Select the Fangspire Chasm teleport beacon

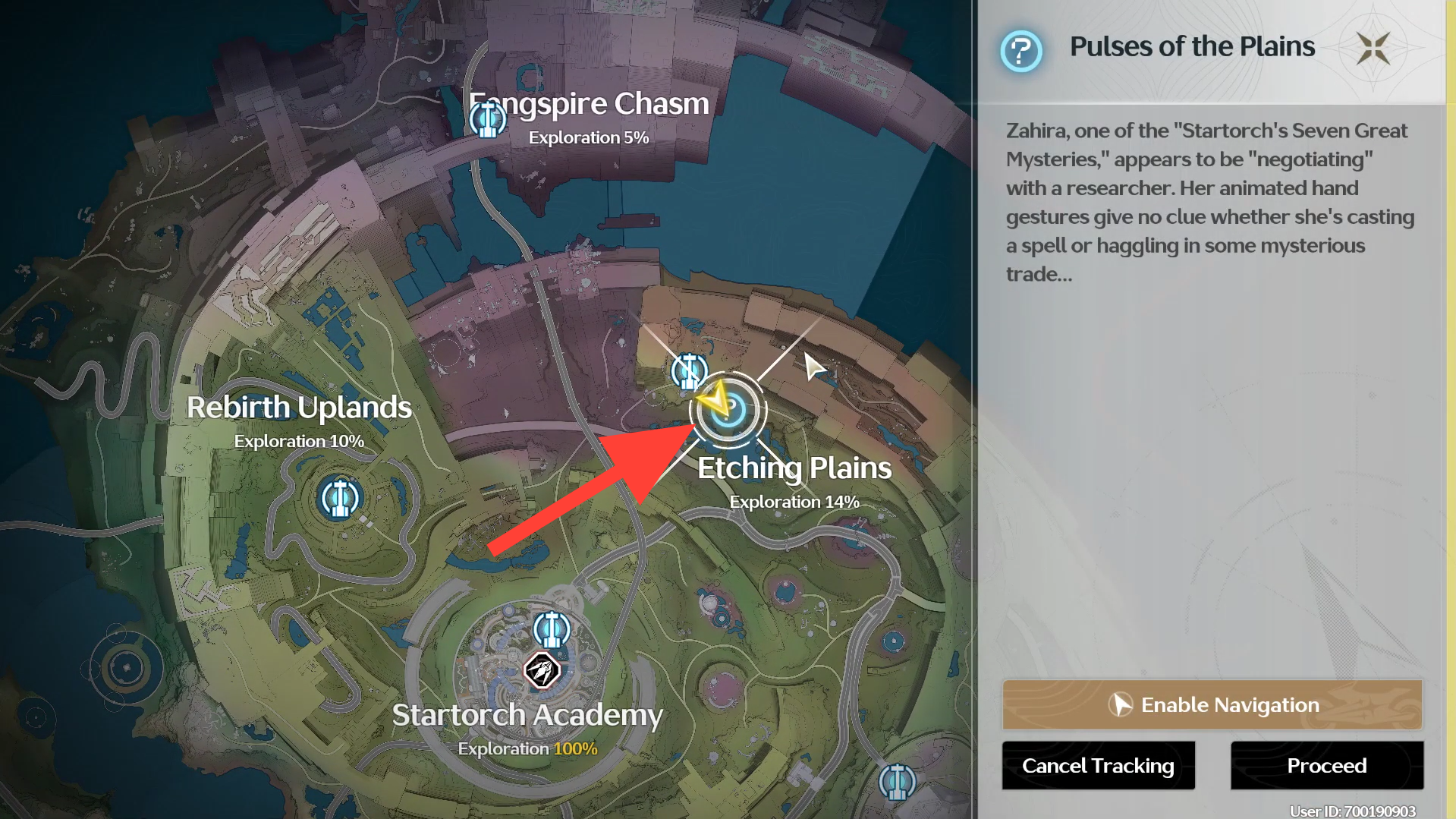487,119
